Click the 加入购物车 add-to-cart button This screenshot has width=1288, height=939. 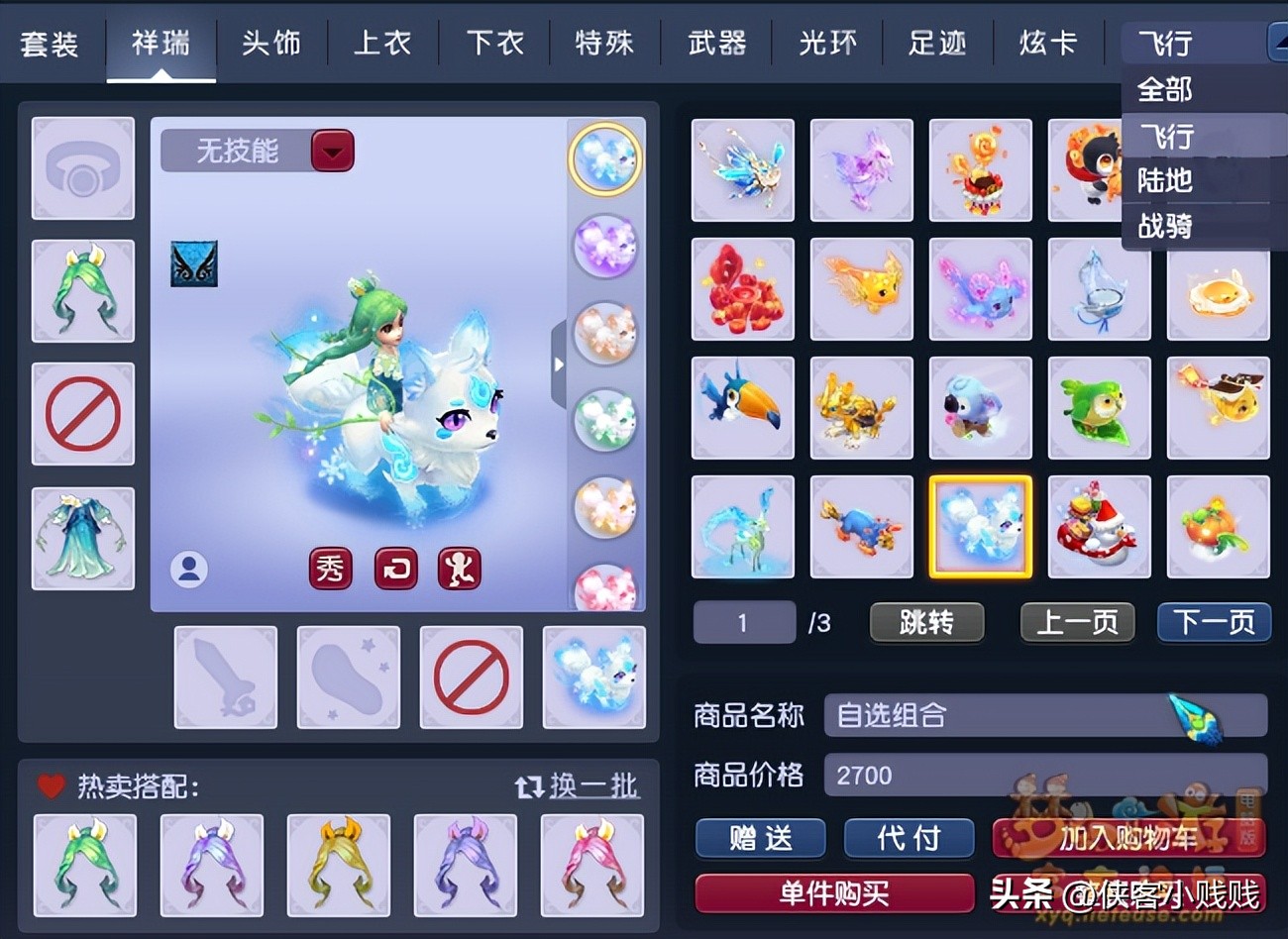(1129, 837)
